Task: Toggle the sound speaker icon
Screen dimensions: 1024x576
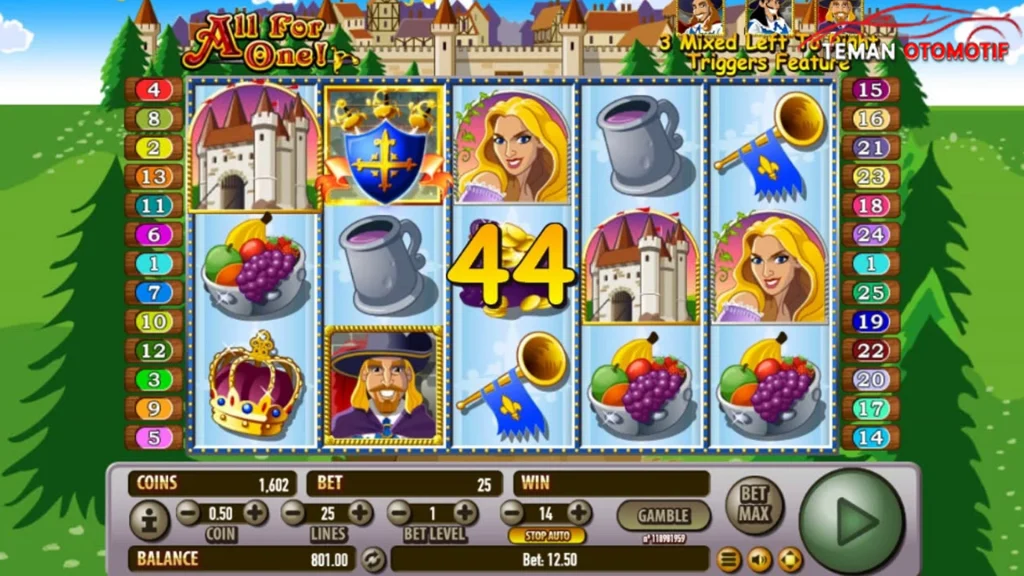Action: [760, 559]
